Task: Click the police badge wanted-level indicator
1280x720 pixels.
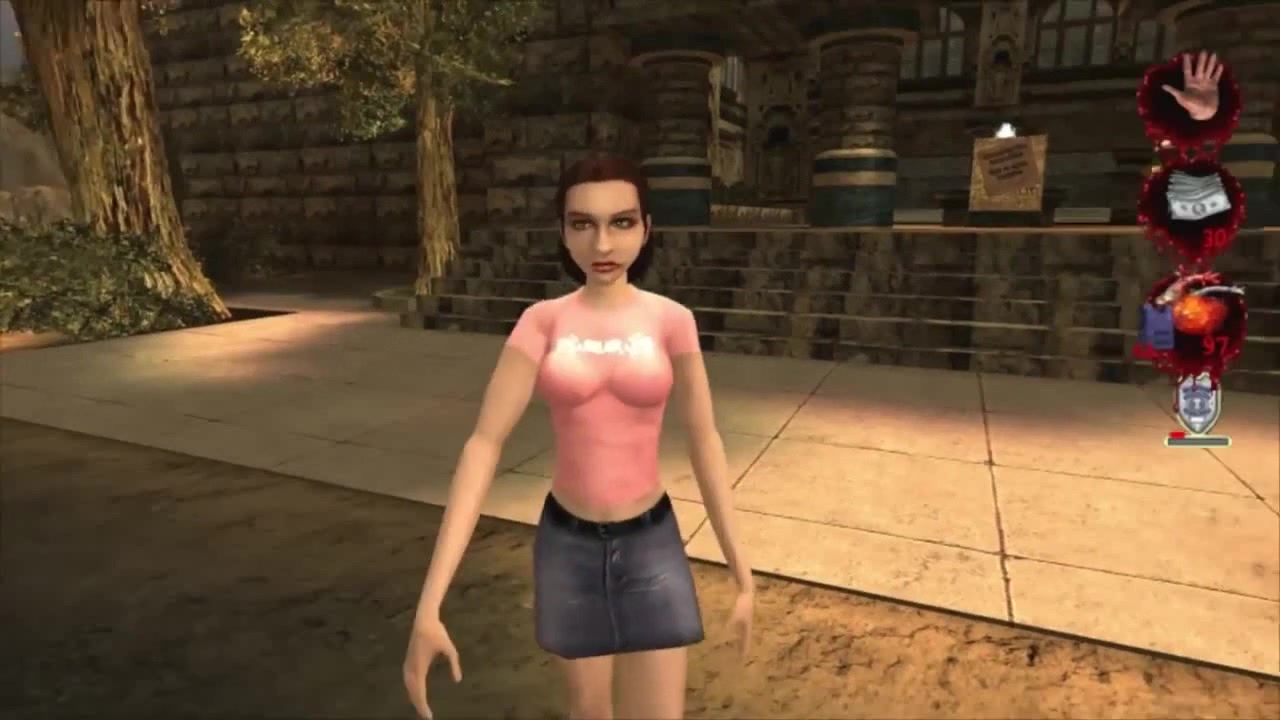Action: click(x=1197, y=405)
